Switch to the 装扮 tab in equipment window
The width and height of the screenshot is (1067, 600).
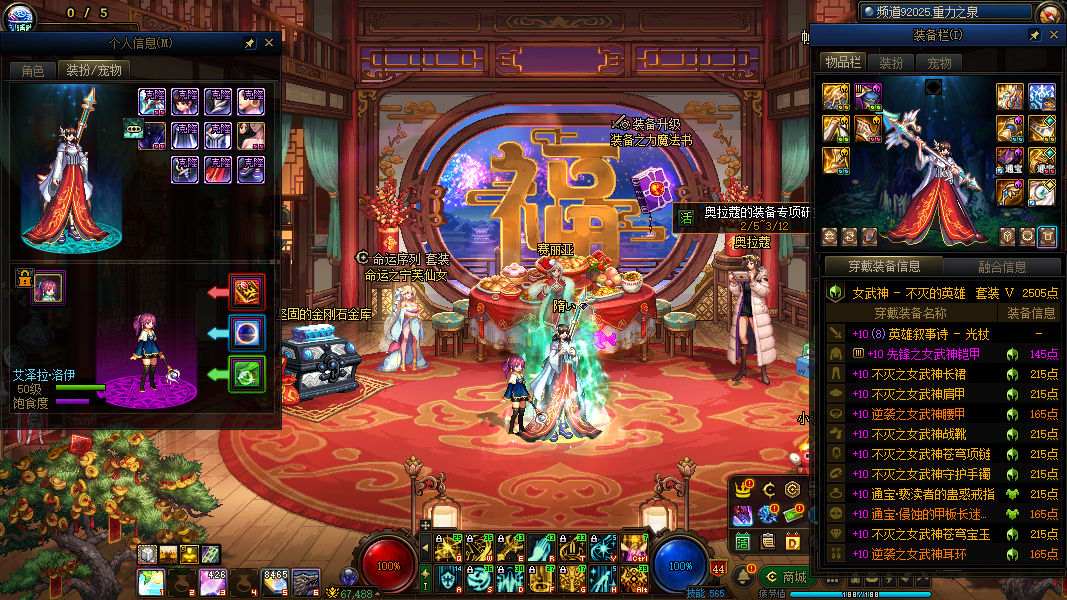coord(891,62)
